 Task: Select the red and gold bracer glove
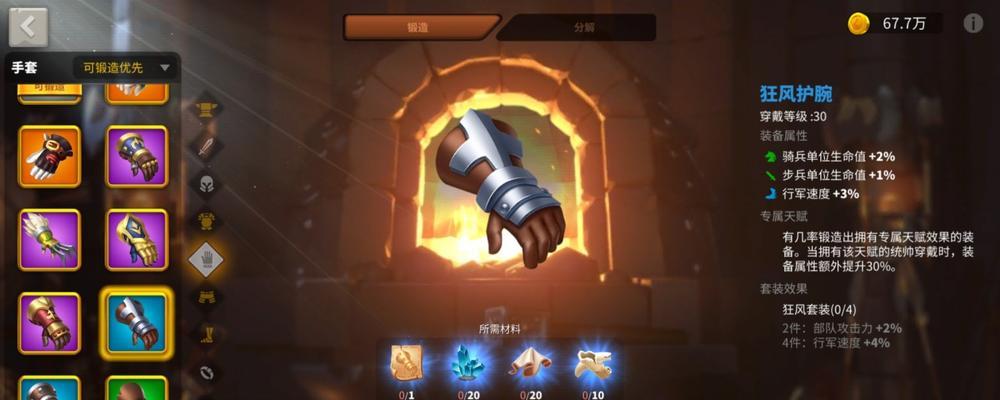pos(50,322)
